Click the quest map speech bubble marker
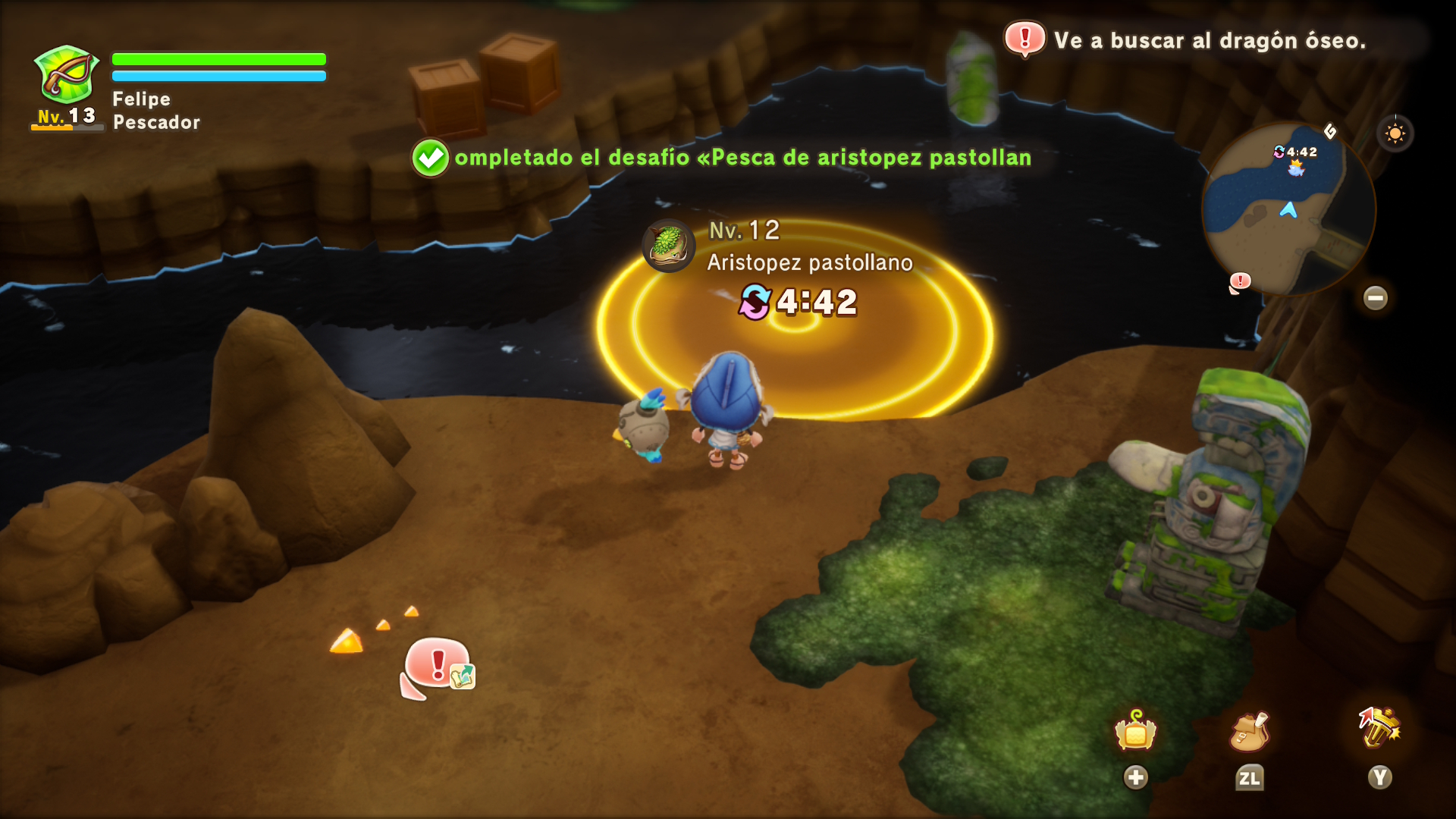 tap(438, 667)
